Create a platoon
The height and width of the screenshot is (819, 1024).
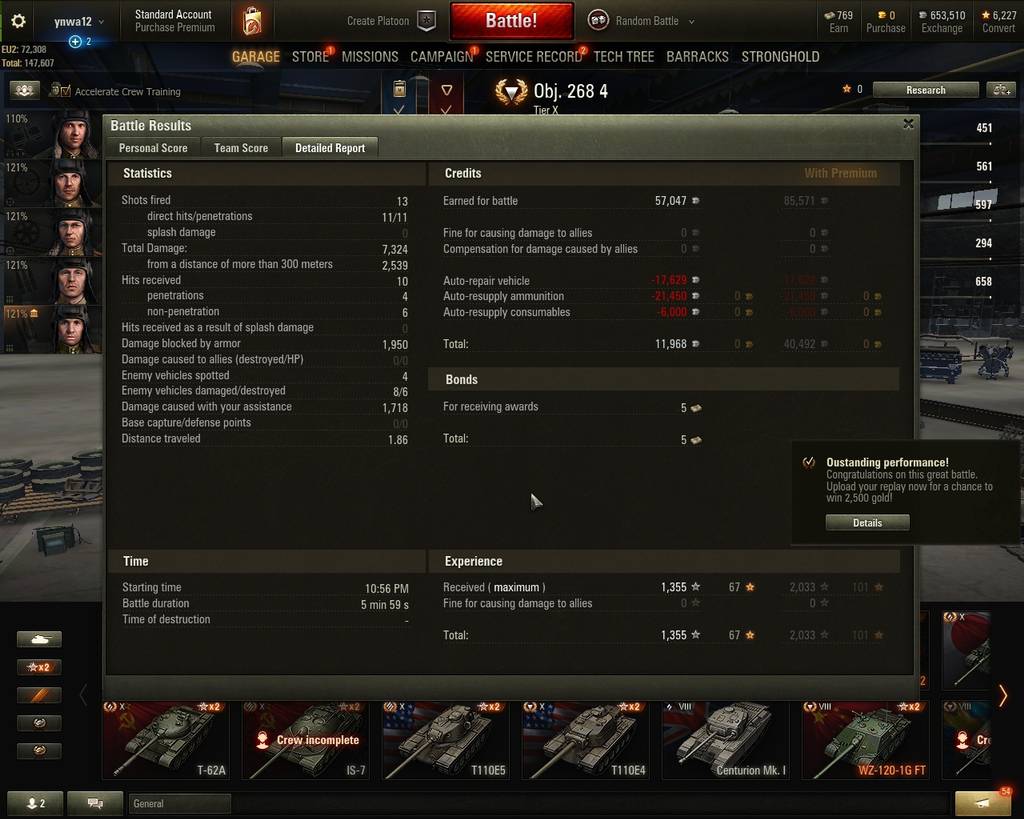(391, 21)
